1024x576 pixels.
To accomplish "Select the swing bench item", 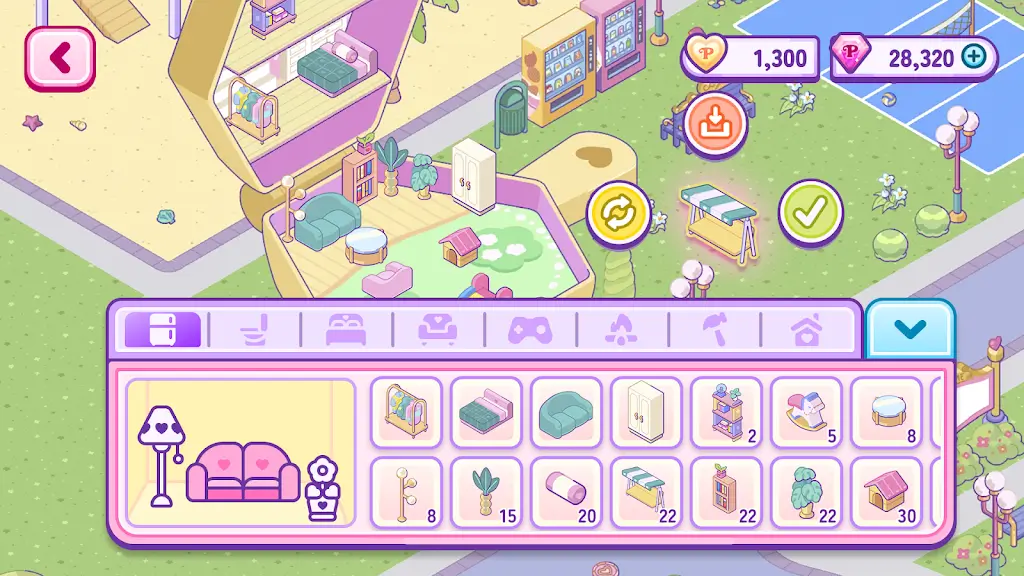I will [646, 491].
